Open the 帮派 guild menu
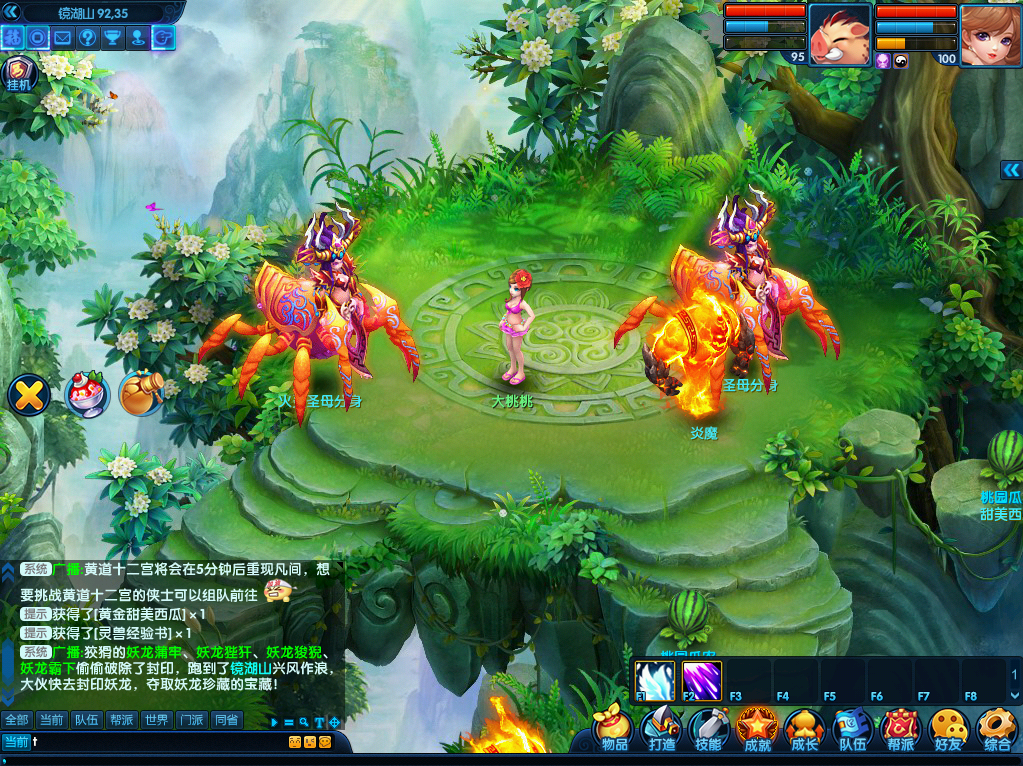This screenshot has width=1023, height=766. click(x=900, y=729)
